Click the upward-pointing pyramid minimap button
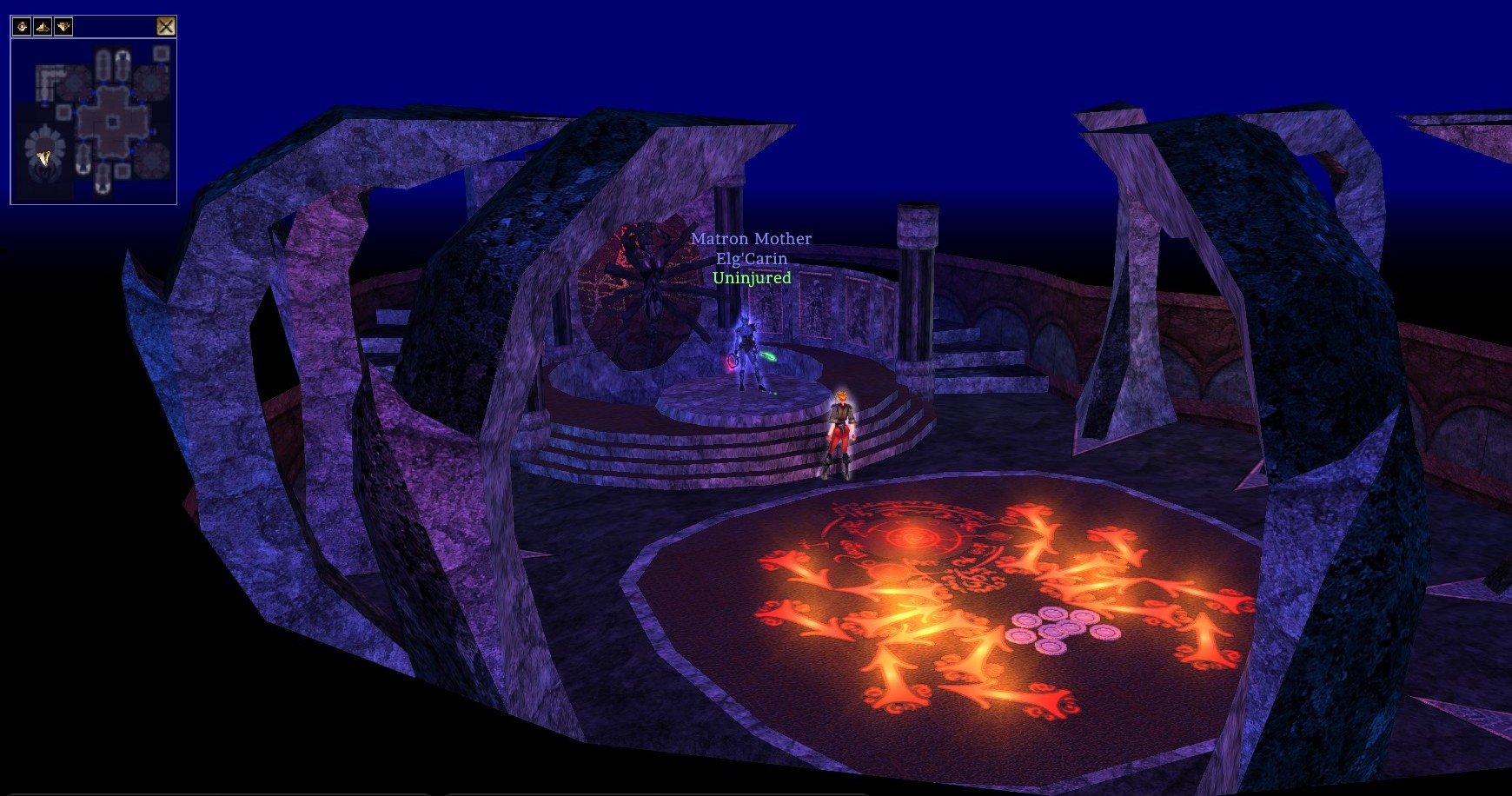Screen dimensions: 1512x796 coord(43,27)
